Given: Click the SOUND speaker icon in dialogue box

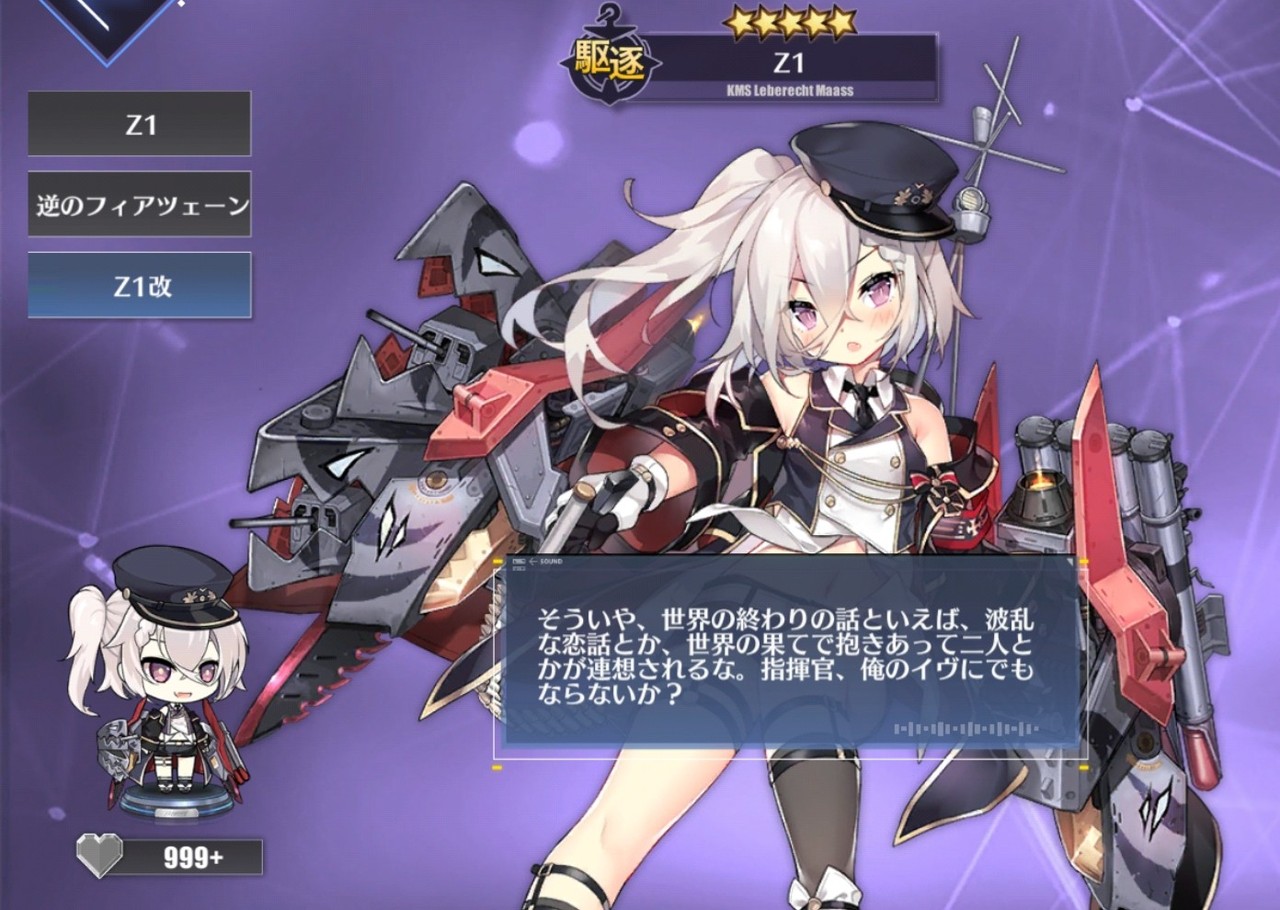Looking at the screenshot, I should (x=521, y=561).
